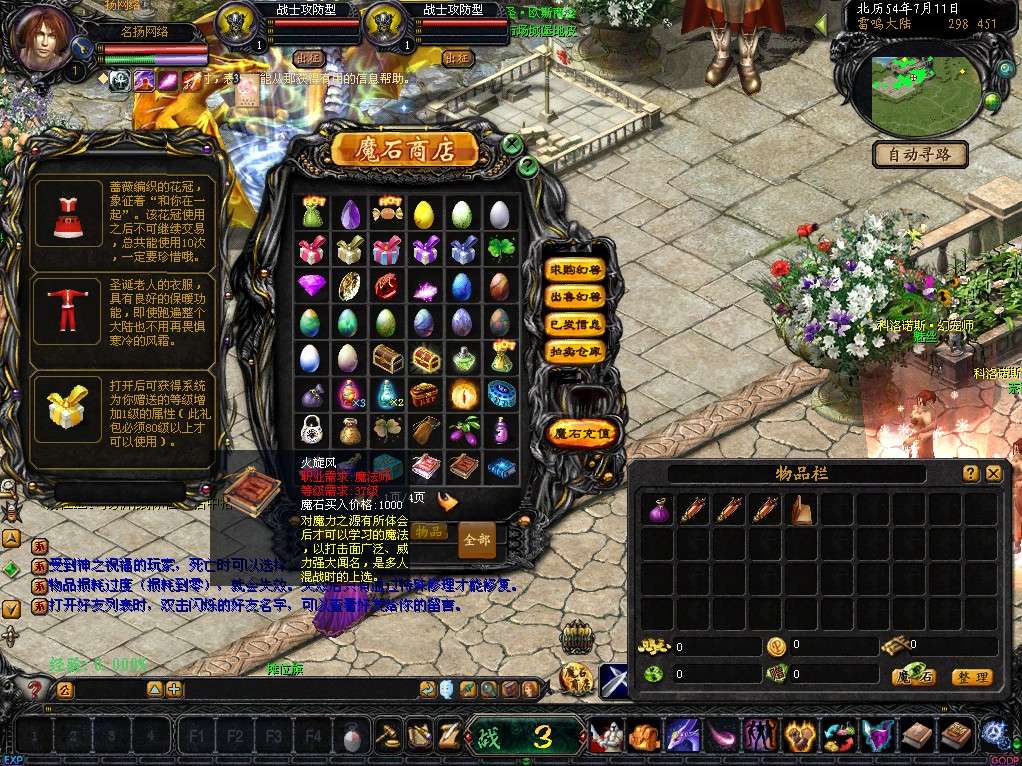The image size is (1022, 766).
Task: Click the 自动寻路 auto-pathfinding button
Action: pyautogui.click(x=920, y=154)
